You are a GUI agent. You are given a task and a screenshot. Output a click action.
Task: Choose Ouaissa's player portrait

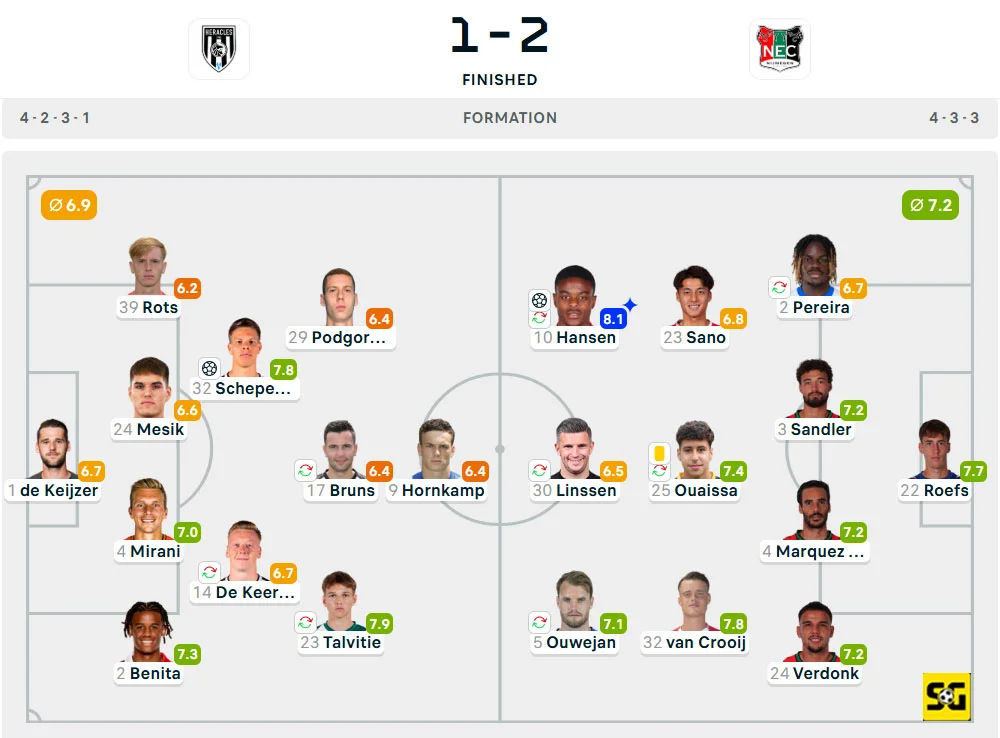click(694, 451)
